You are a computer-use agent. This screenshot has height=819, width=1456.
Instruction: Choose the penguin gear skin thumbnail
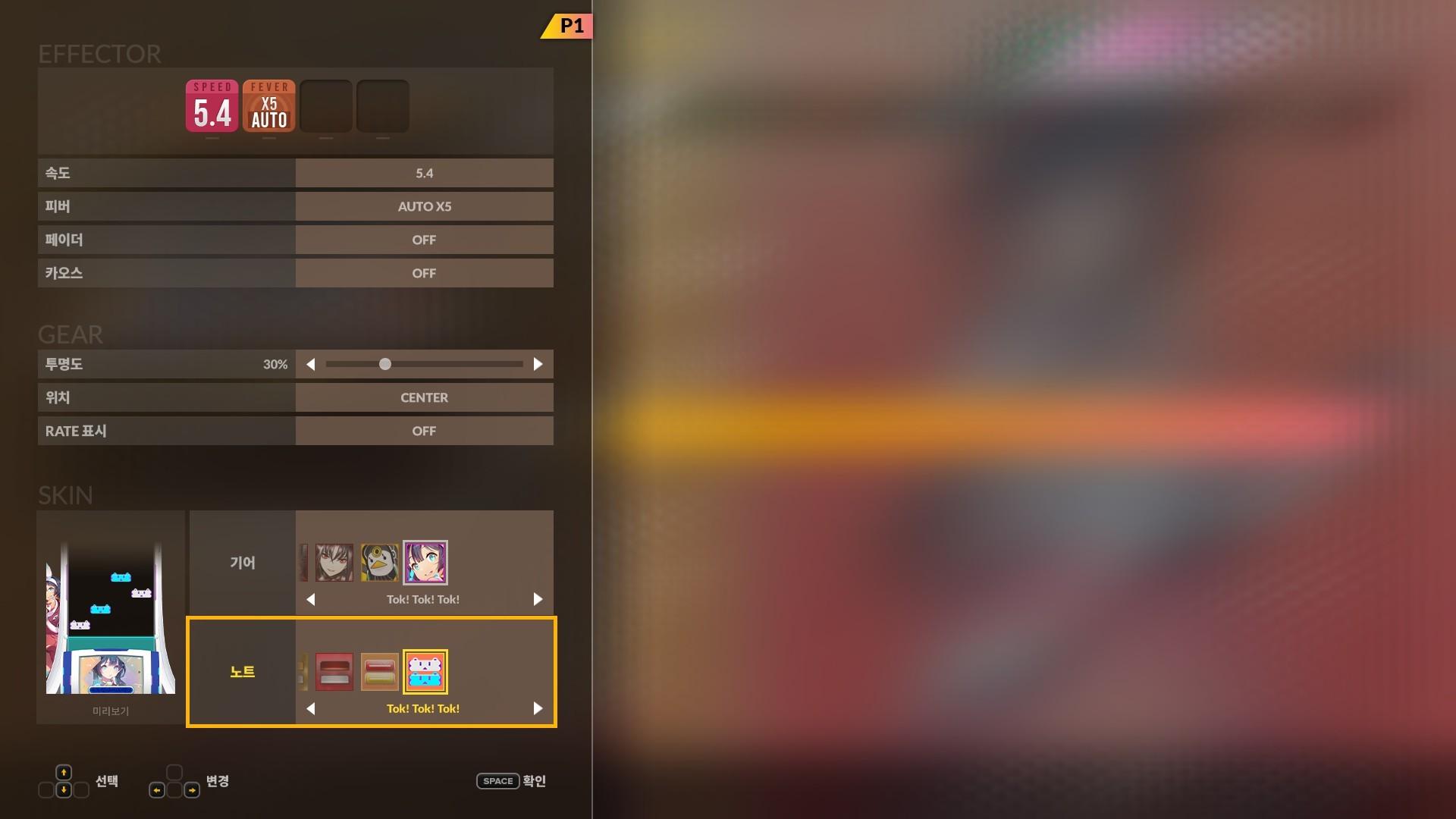pos(380,562)
